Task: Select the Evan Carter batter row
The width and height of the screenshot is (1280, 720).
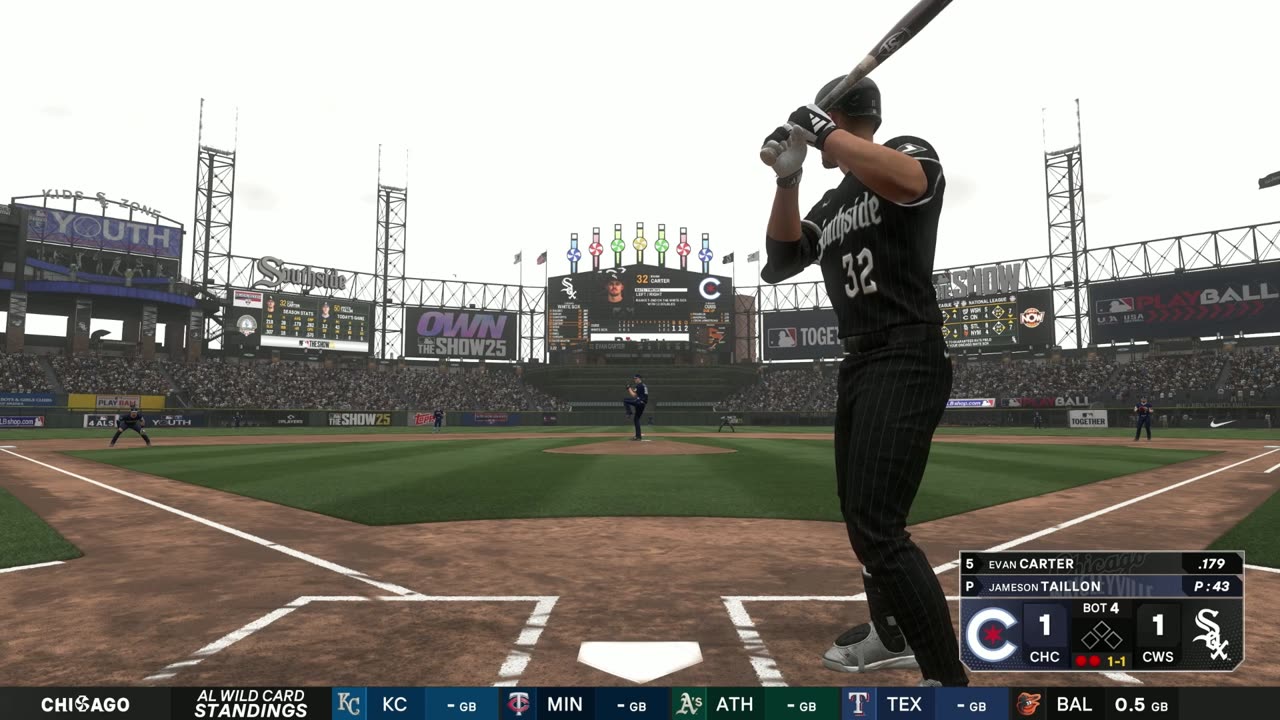Action: pos(1100,563)
